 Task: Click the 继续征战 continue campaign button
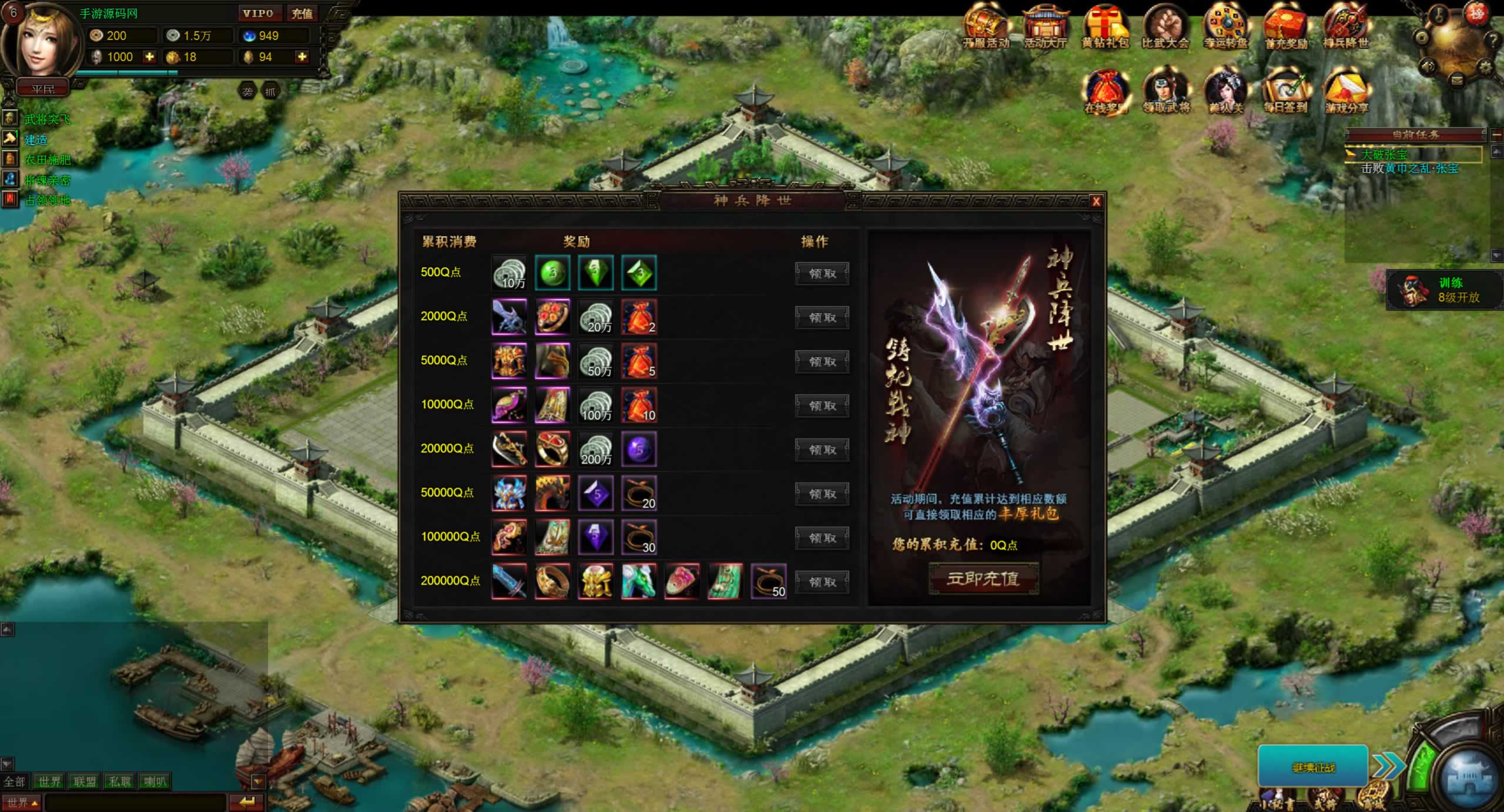click(1313, 767)
